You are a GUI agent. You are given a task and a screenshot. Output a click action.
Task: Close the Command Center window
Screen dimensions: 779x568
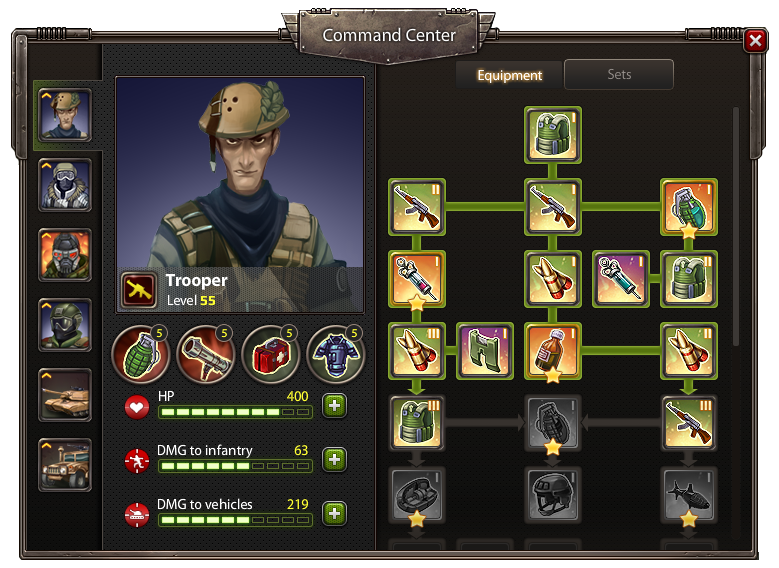point(755,40)
